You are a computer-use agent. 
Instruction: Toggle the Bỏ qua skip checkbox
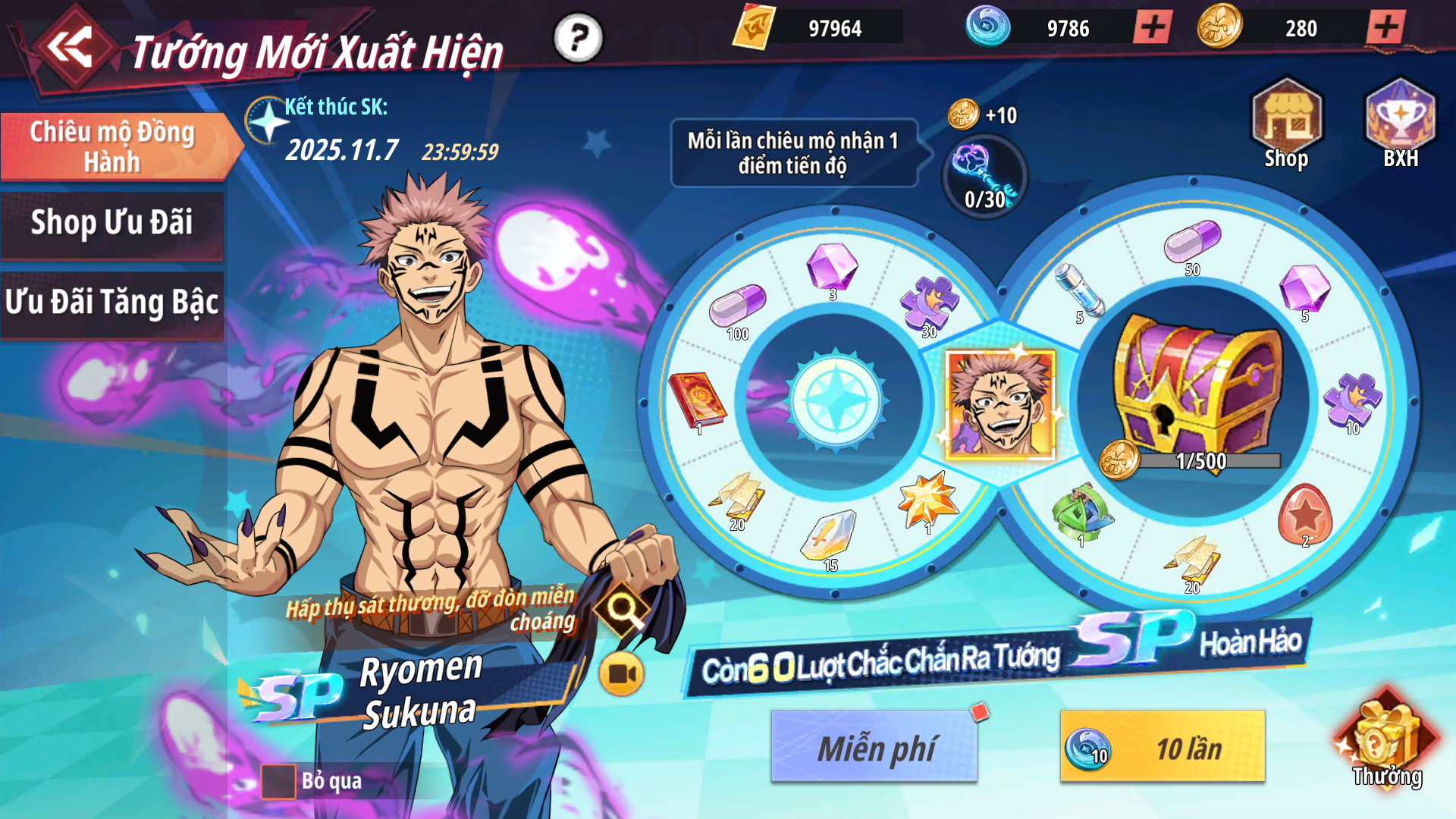pos(278,782)
